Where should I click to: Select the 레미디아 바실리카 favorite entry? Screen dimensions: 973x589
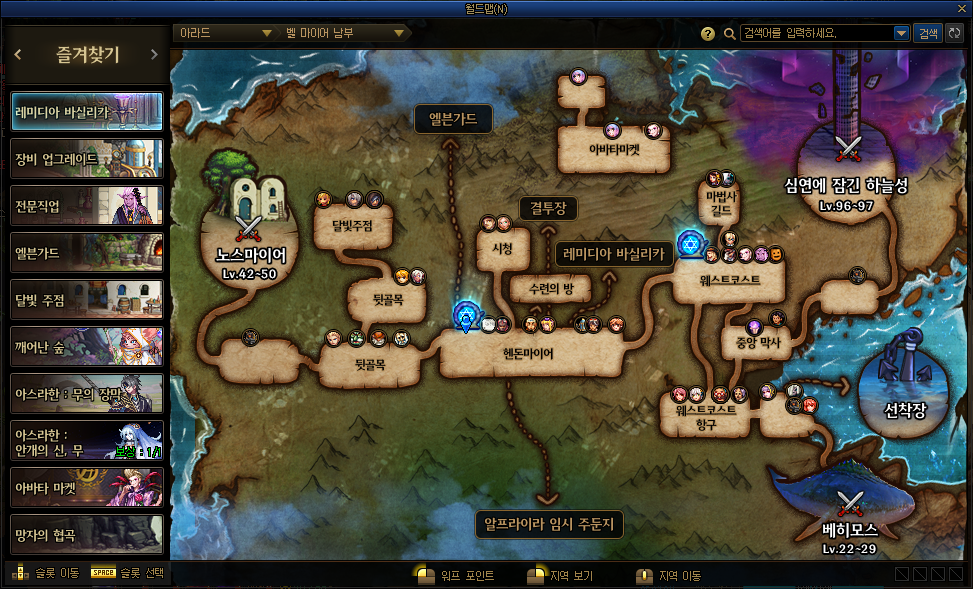point(86,112)
